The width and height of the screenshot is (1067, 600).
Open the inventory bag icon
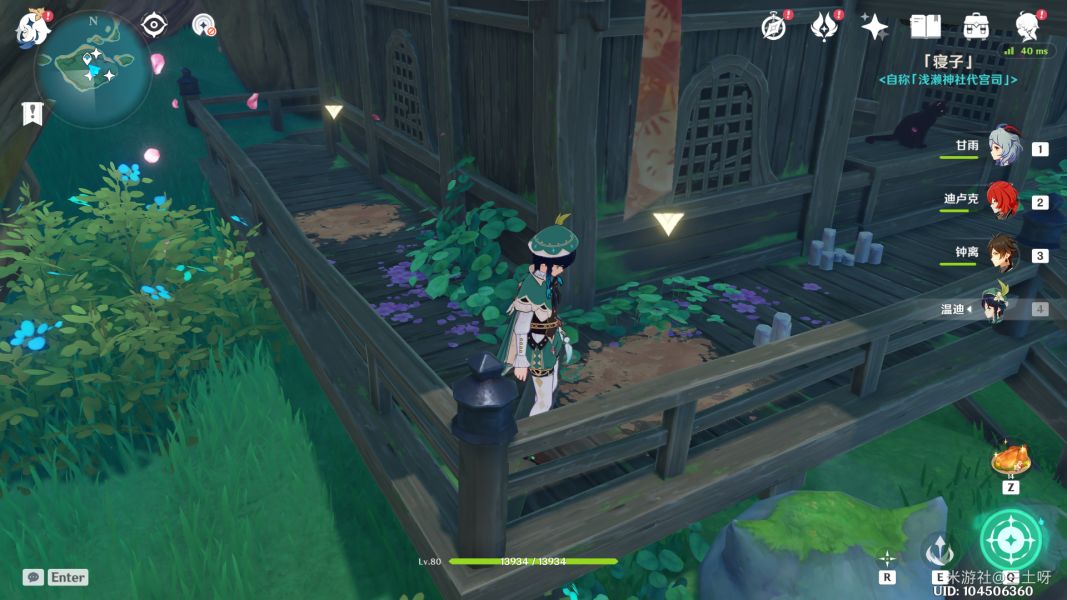click(x=976, y=27)
